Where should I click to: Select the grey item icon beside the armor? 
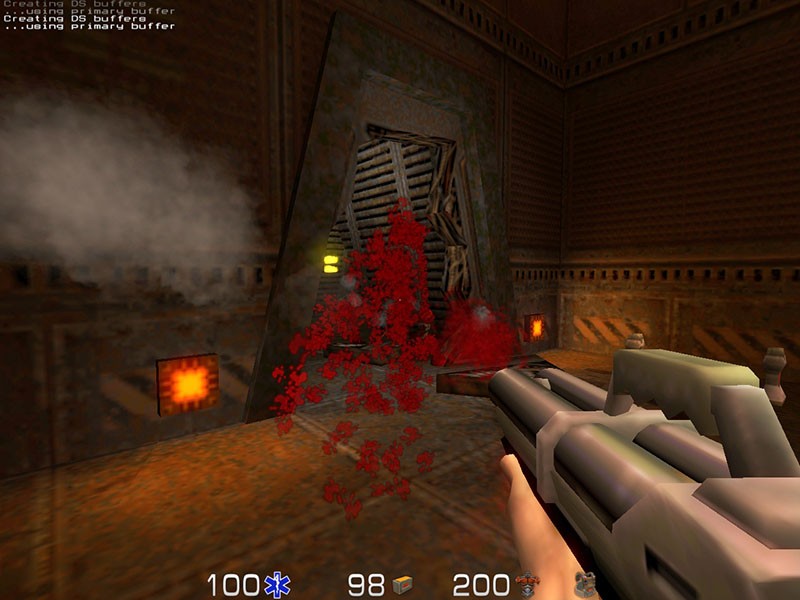point(585,585)
